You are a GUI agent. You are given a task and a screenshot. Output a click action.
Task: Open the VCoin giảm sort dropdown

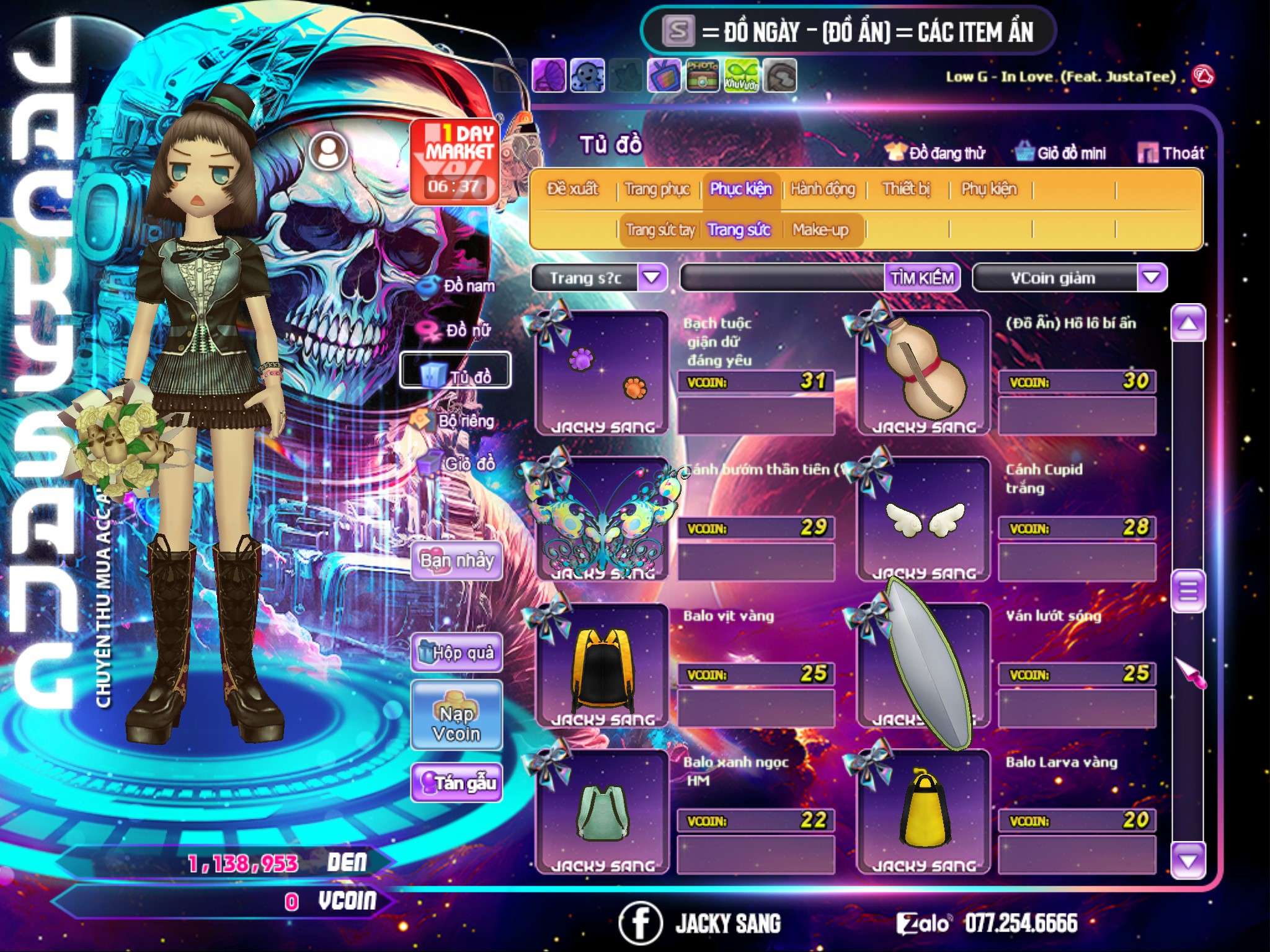point(1151,278)
